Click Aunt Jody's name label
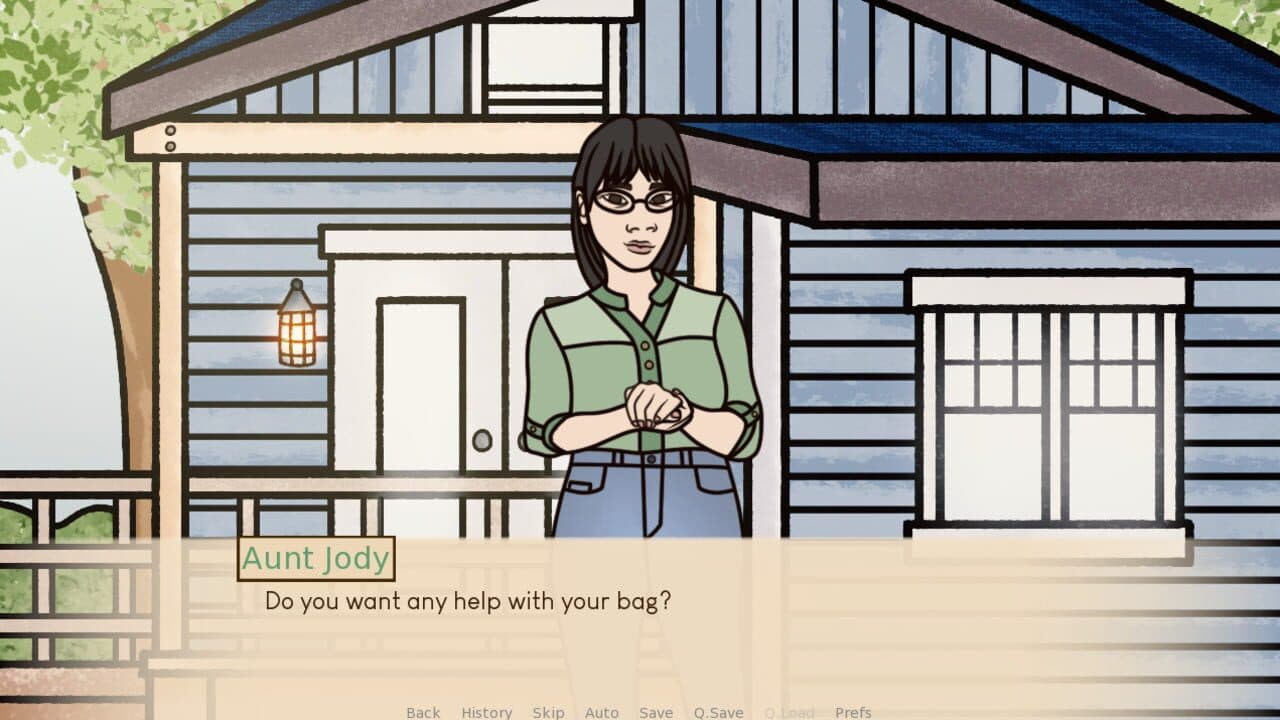Image resolution: width=1280 pixels, height=720 pixels. [314, 558]
